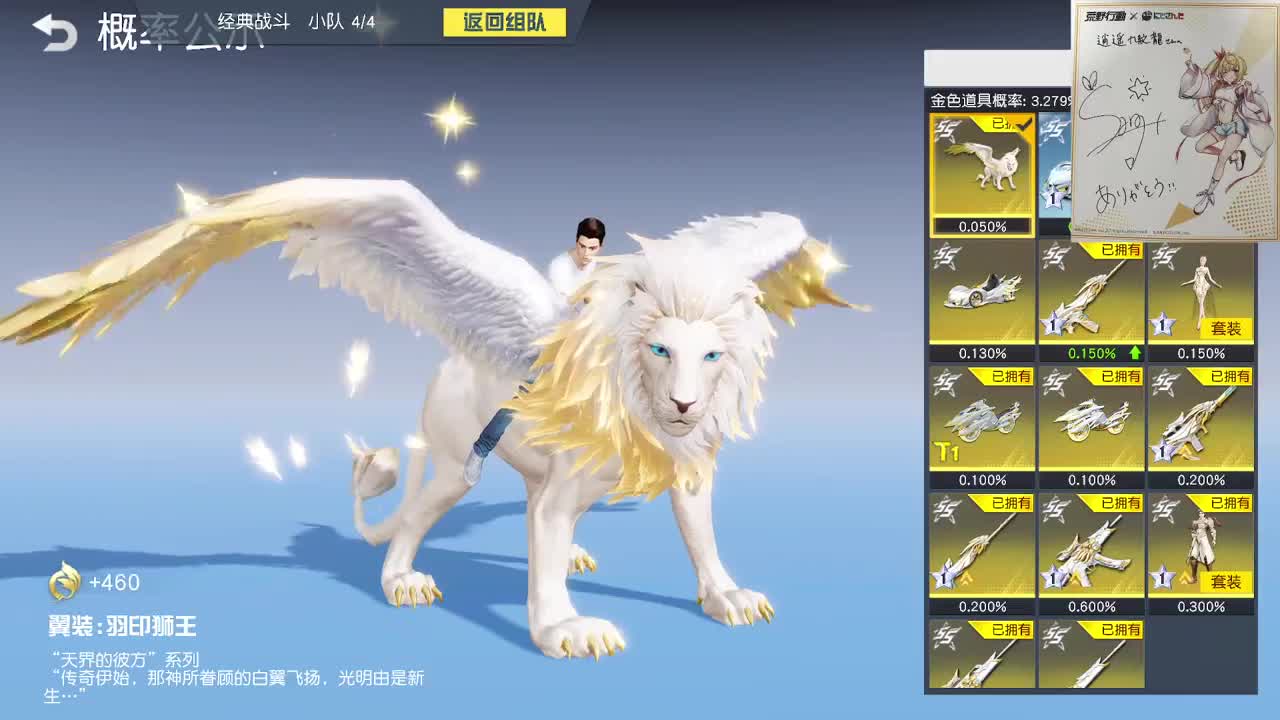The width and height of the screenshot is (1280, 720).
Task: Tap the star badge on the white coat character card
Action: (1163, 575)
